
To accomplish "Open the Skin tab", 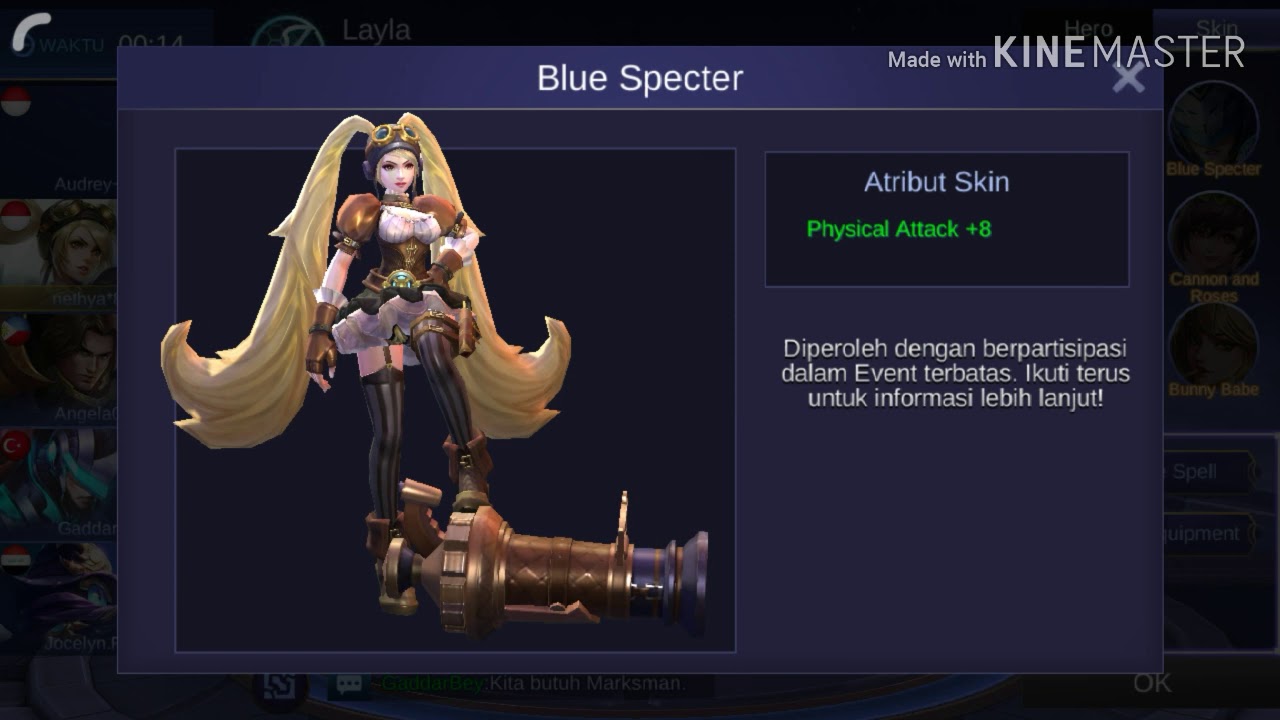I will [1216, 30].
